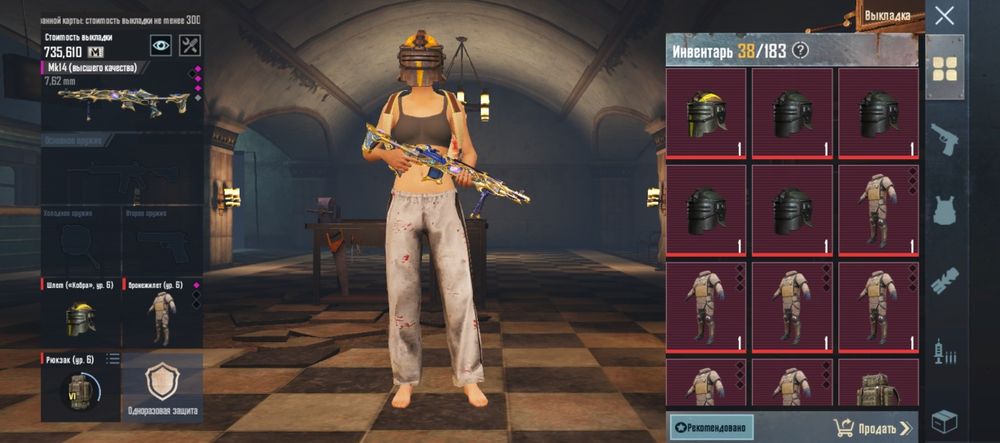
Task: Switch to the syringe medical category
Action: [944, 351]
